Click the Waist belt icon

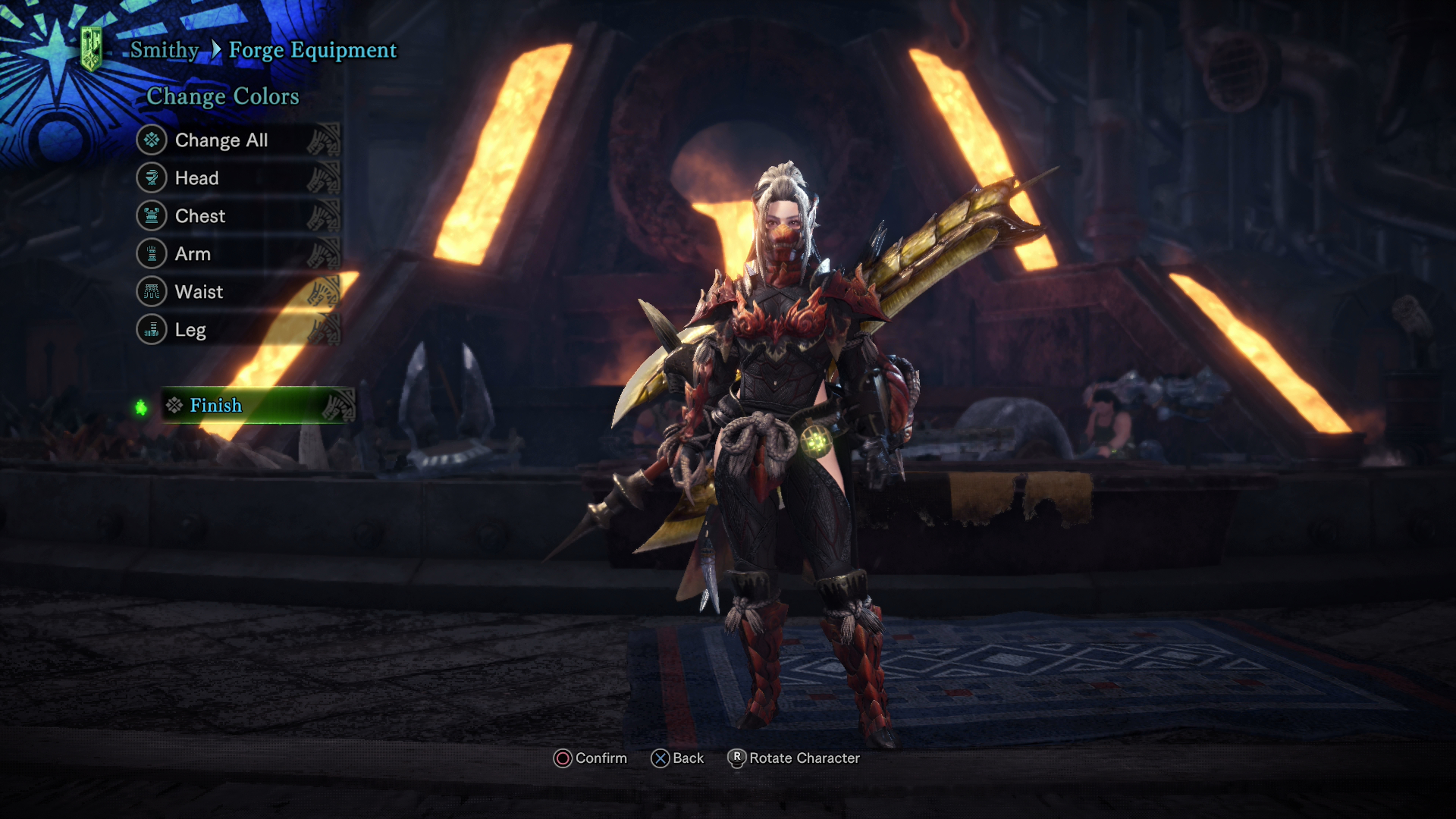(x=153, y=292)
